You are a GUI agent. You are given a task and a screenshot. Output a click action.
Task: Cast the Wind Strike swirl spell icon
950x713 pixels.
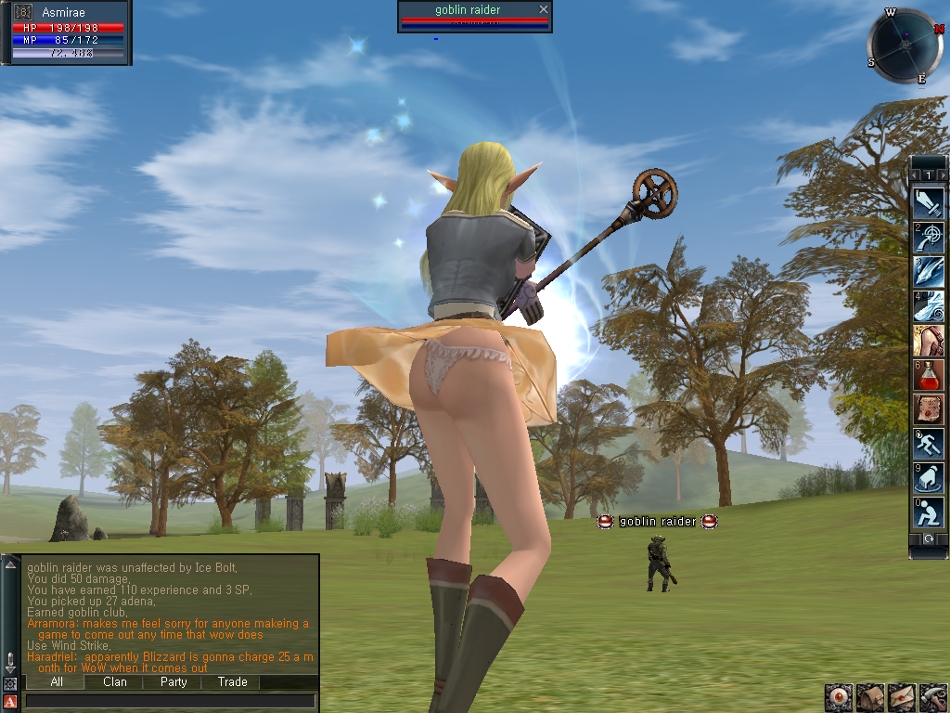929,306
